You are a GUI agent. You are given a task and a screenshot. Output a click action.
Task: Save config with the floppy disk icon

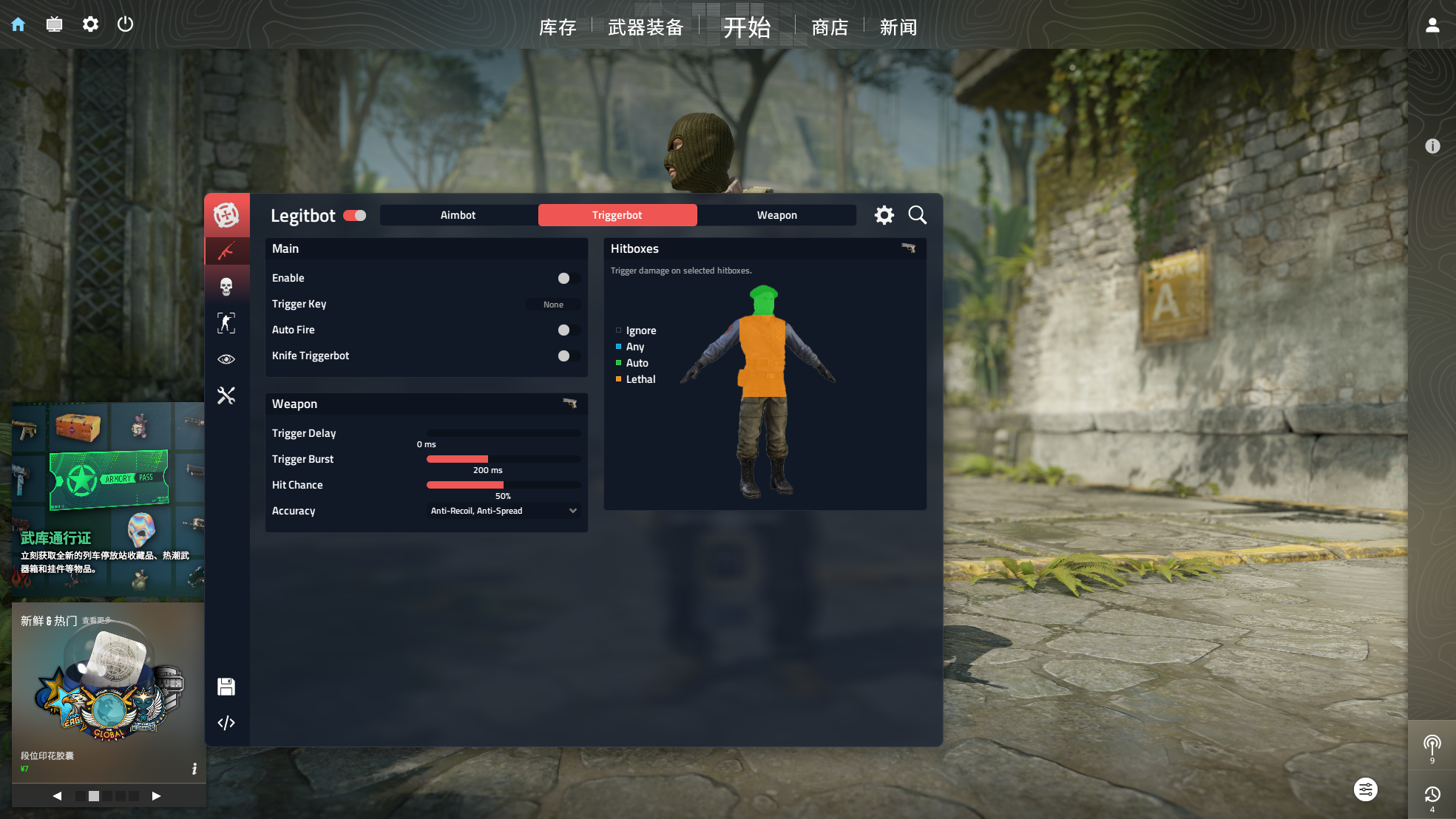(x=226, y=687)
